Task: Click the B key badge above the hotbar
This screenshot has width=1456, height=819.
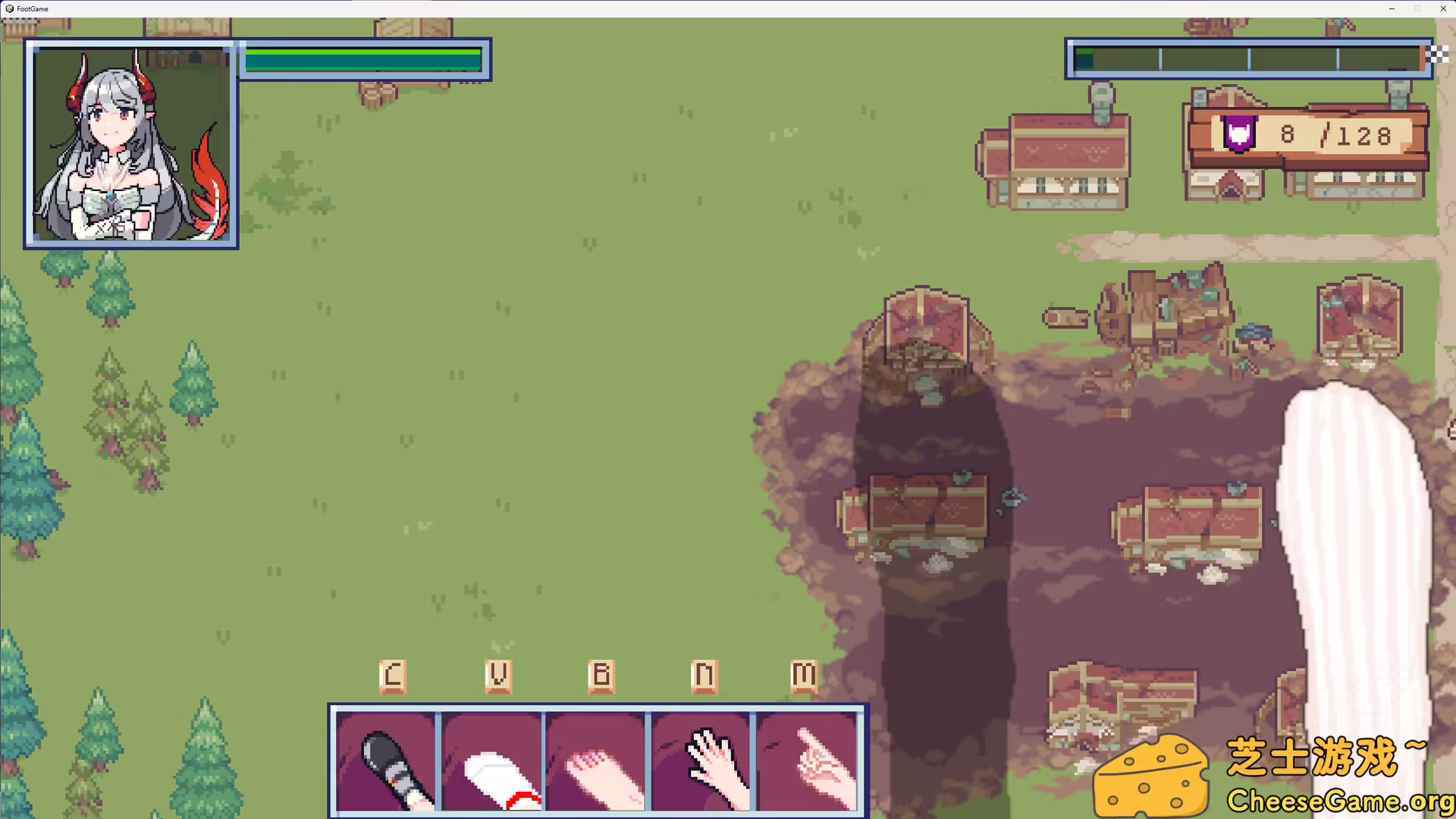Action: pos(601,674)
